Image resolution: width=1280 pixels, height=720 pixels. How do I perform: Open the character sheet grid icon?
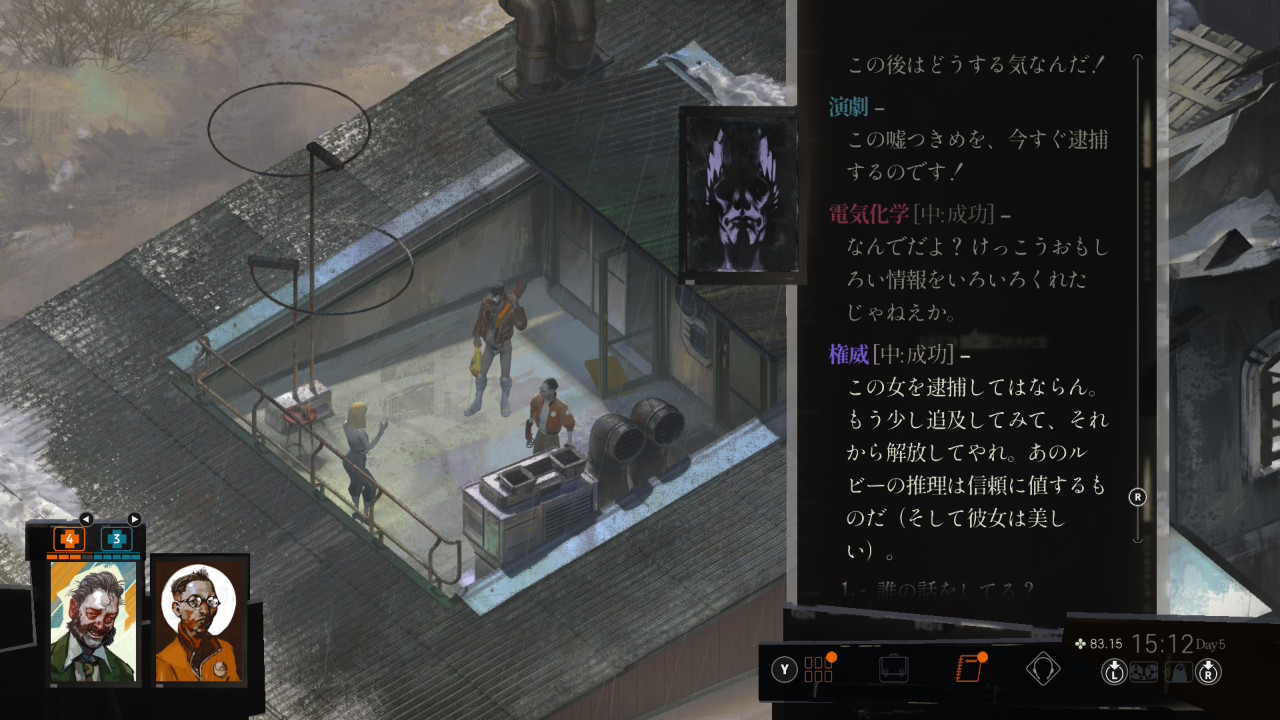click(x=818, y=669)
